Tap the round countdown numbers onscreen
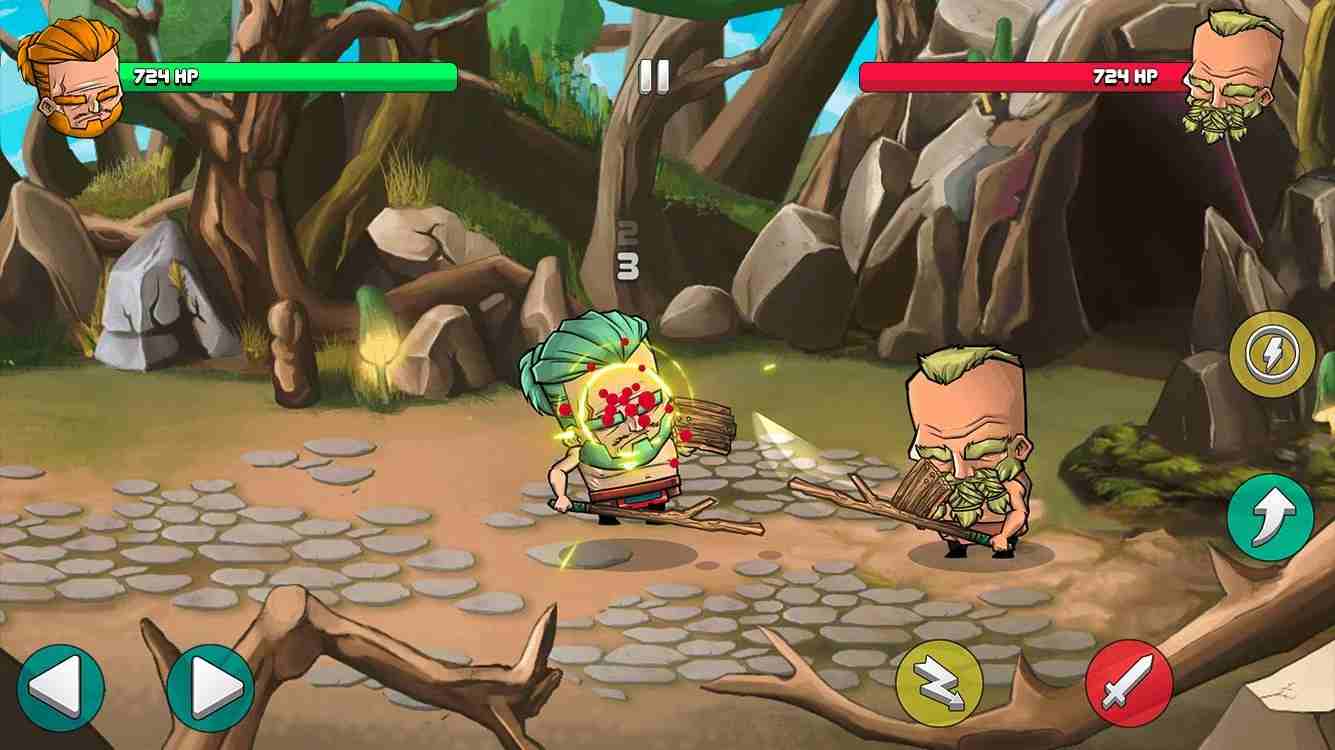The height and width of the screenshot is (750, 1335). pyautogui.click(x=625, y=250)
